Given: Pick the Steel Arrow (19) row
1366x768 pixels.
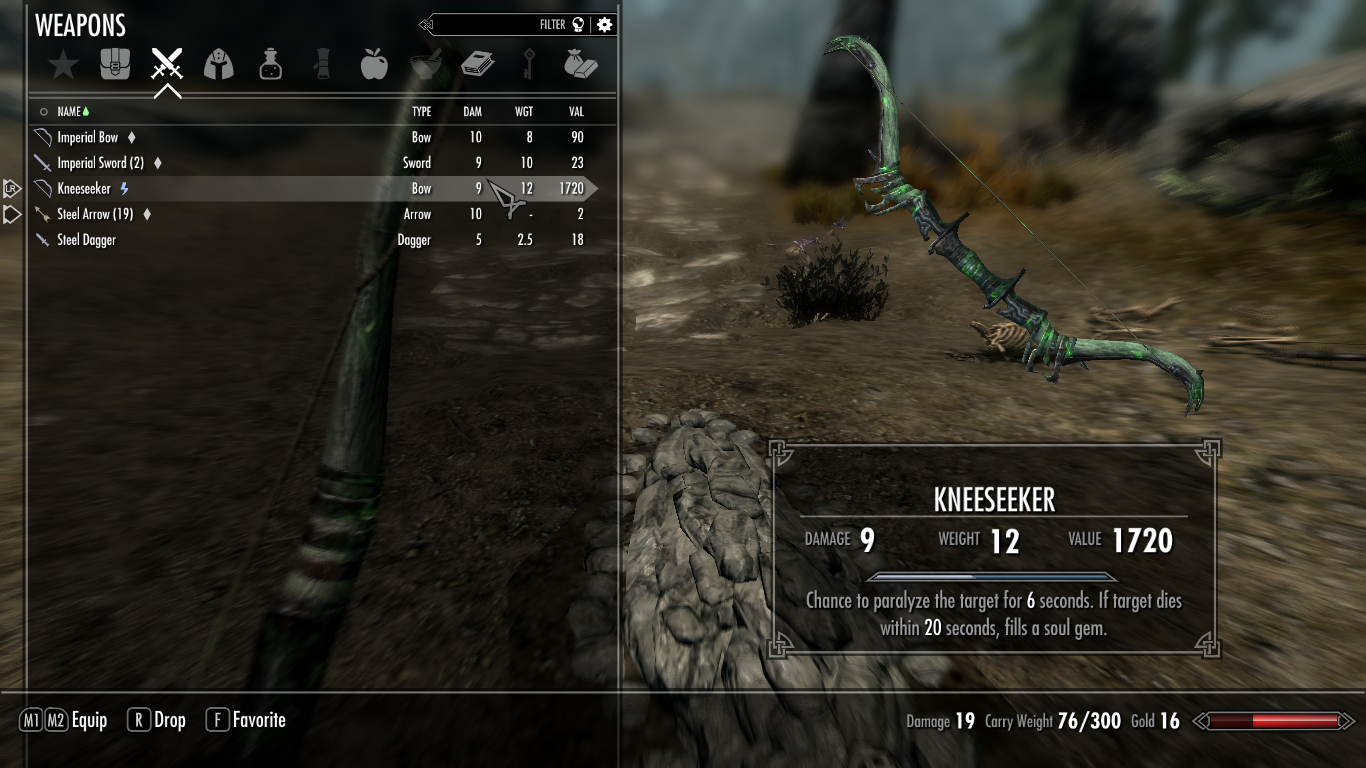Looking at the screenshot, I should [95, 214].
